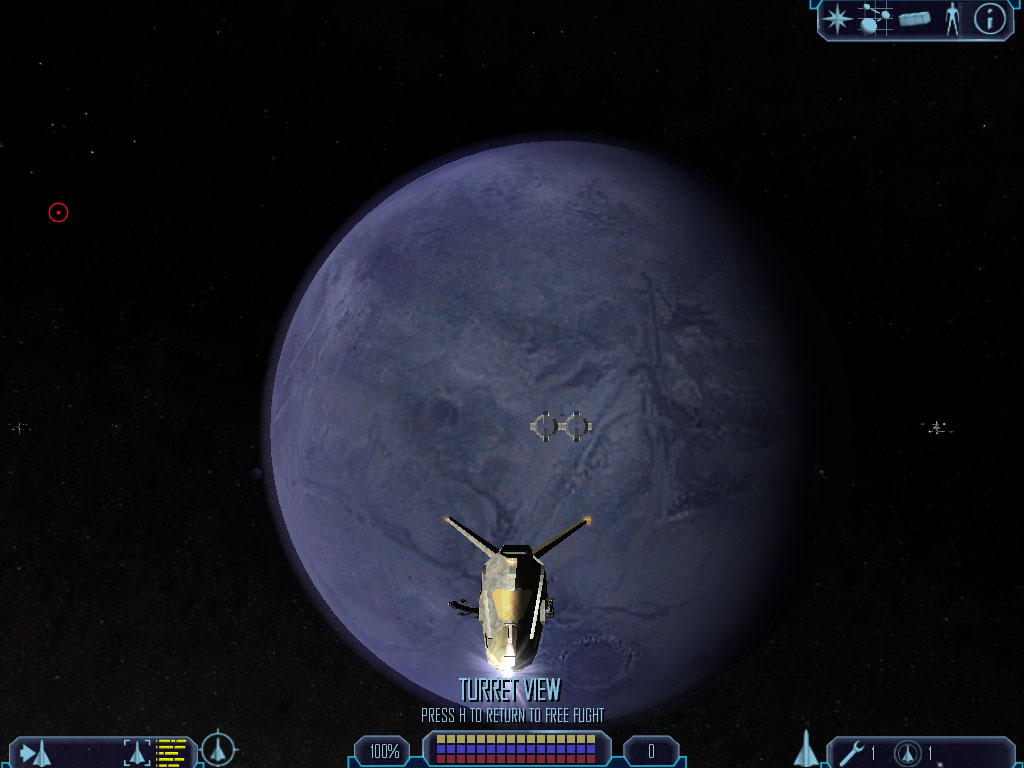Use the circled ship shield battery icon
Image resolution: width=1024 pixels, height=768 pixels.
coord(908,752)
